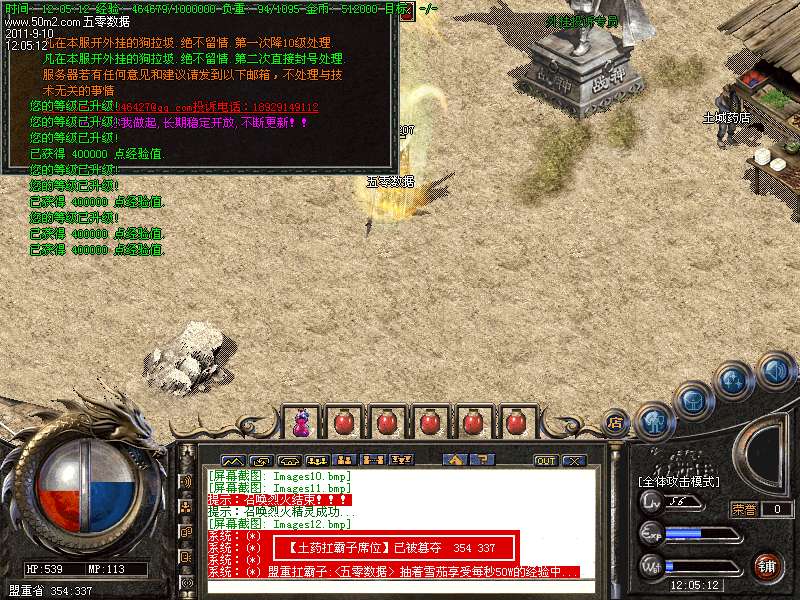
Task: Open the bag inventory round button
Action: point(694,400)
